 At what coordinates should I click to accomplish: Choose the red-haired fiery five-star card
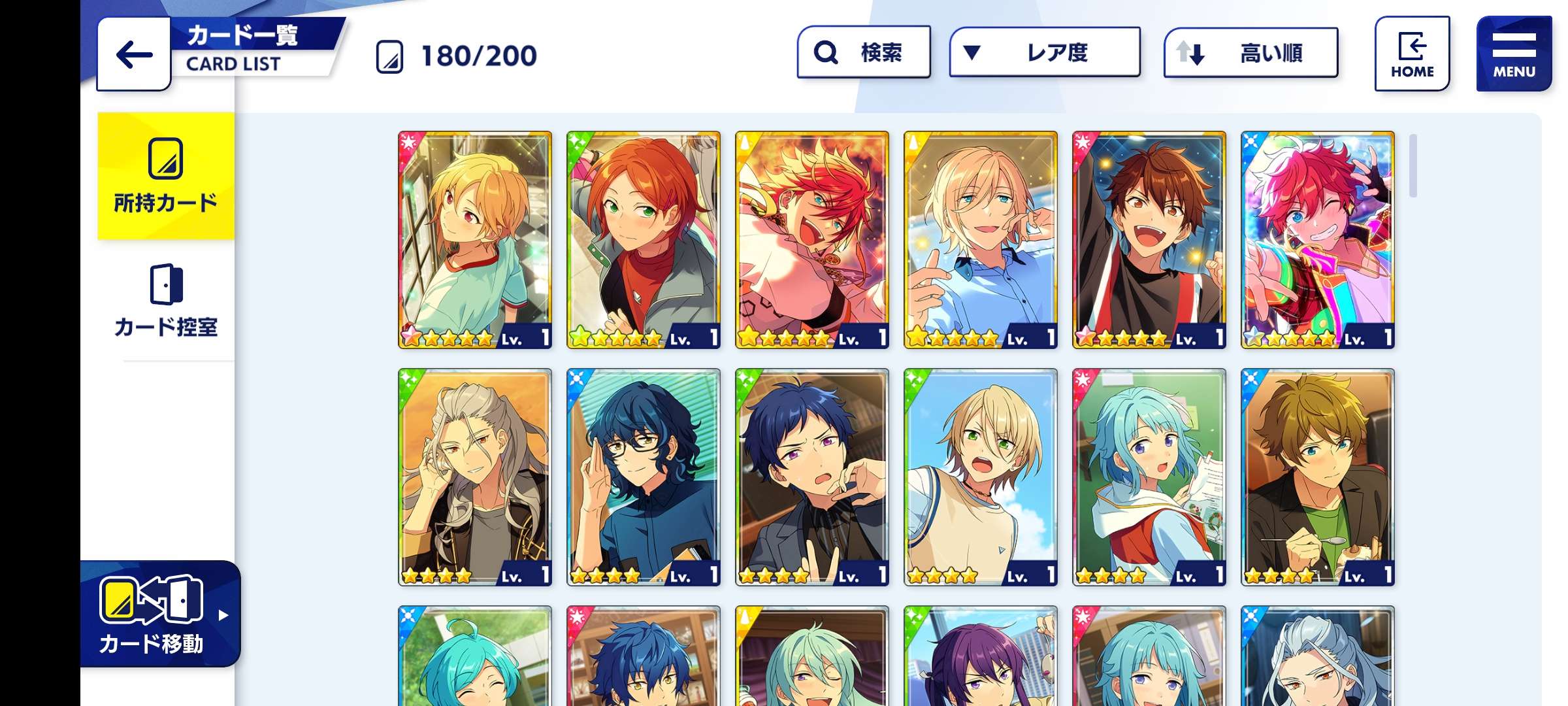click(x=812, y=240)
